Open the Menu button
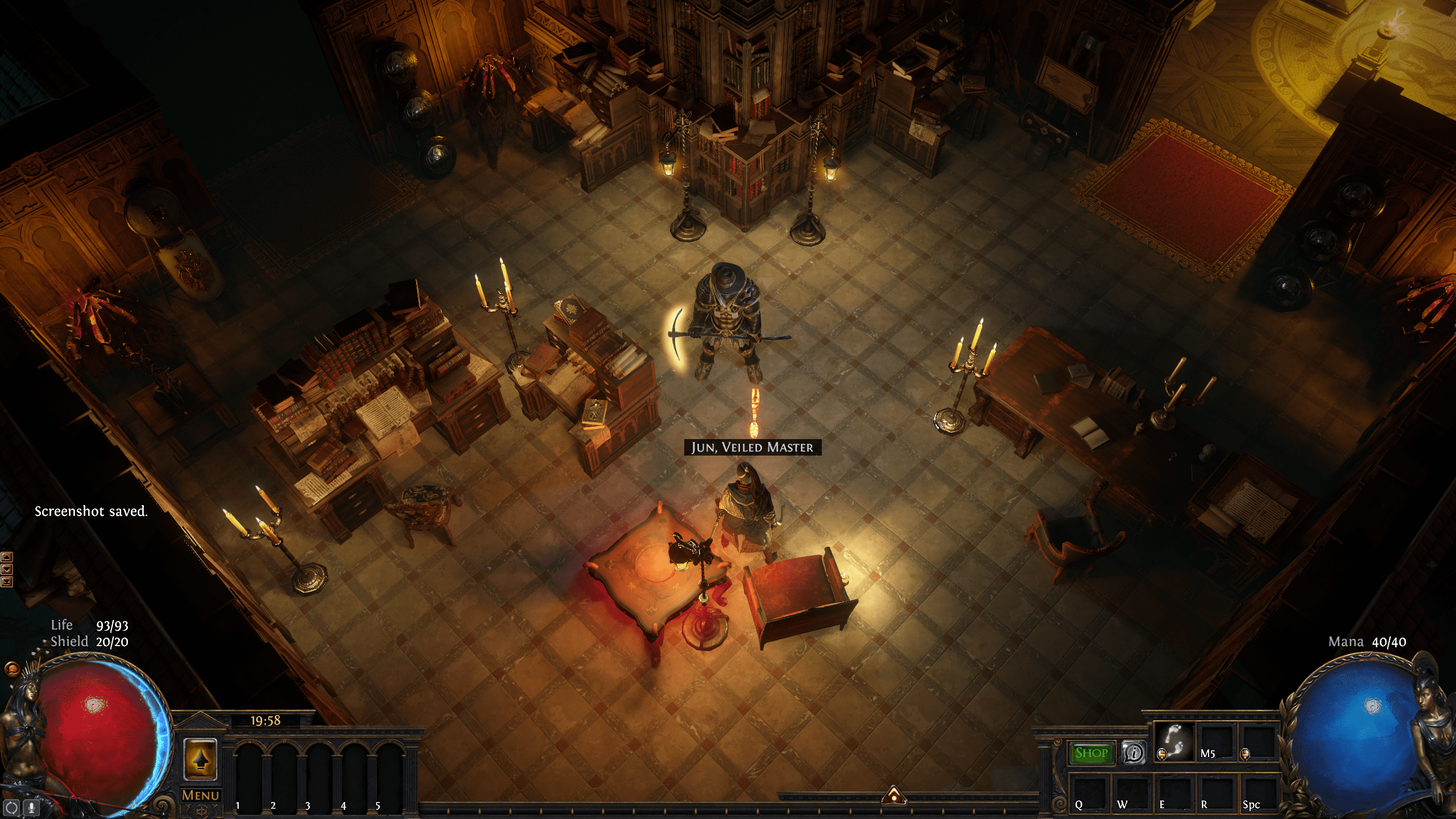 [x=200, y=795]
